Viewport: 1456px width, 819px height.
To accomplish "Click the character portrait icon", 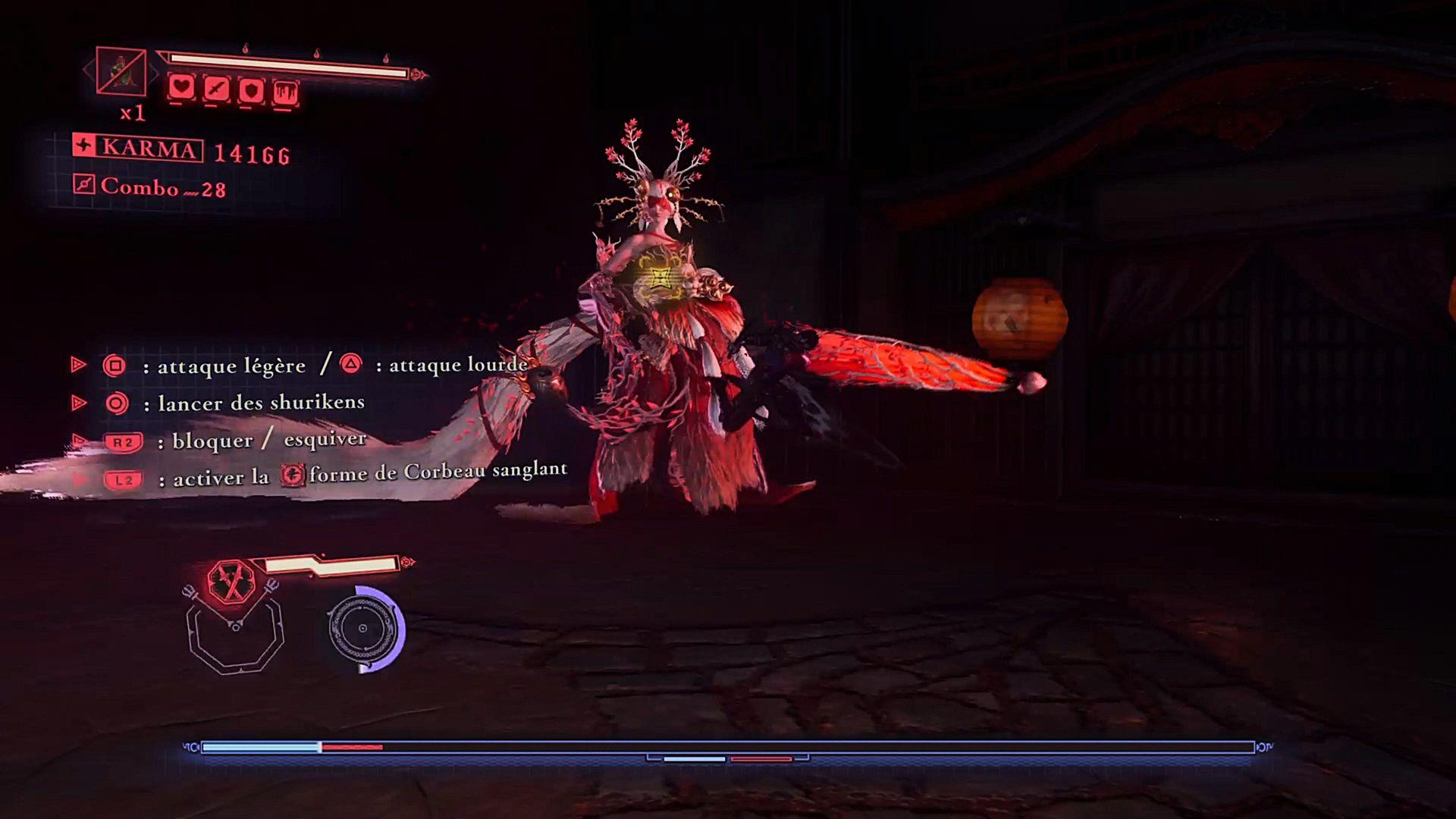I will tap(121, 71).
